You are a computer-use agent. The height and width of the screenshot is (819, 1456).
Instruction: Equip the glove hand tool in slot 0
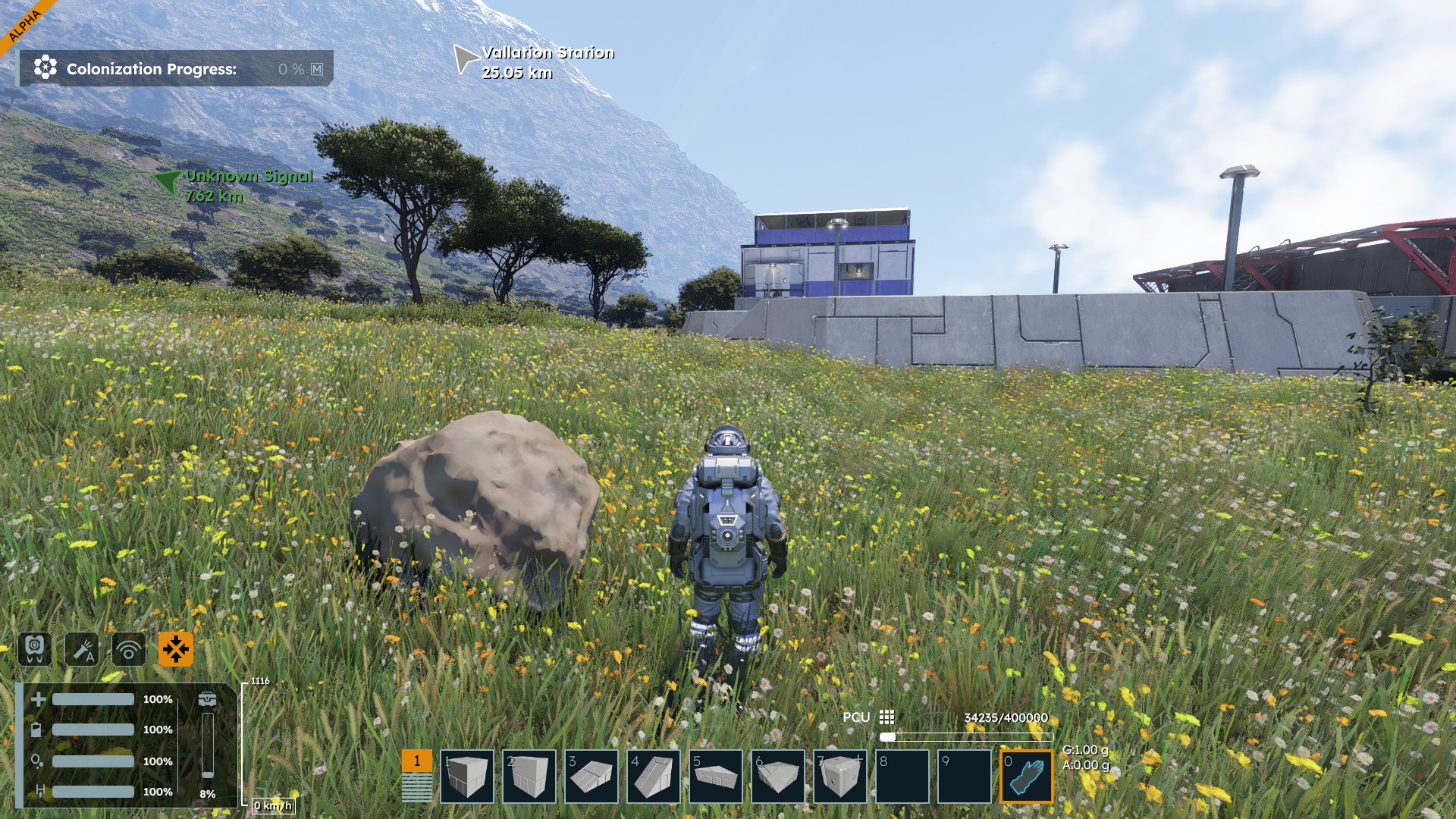point(1026,776)
